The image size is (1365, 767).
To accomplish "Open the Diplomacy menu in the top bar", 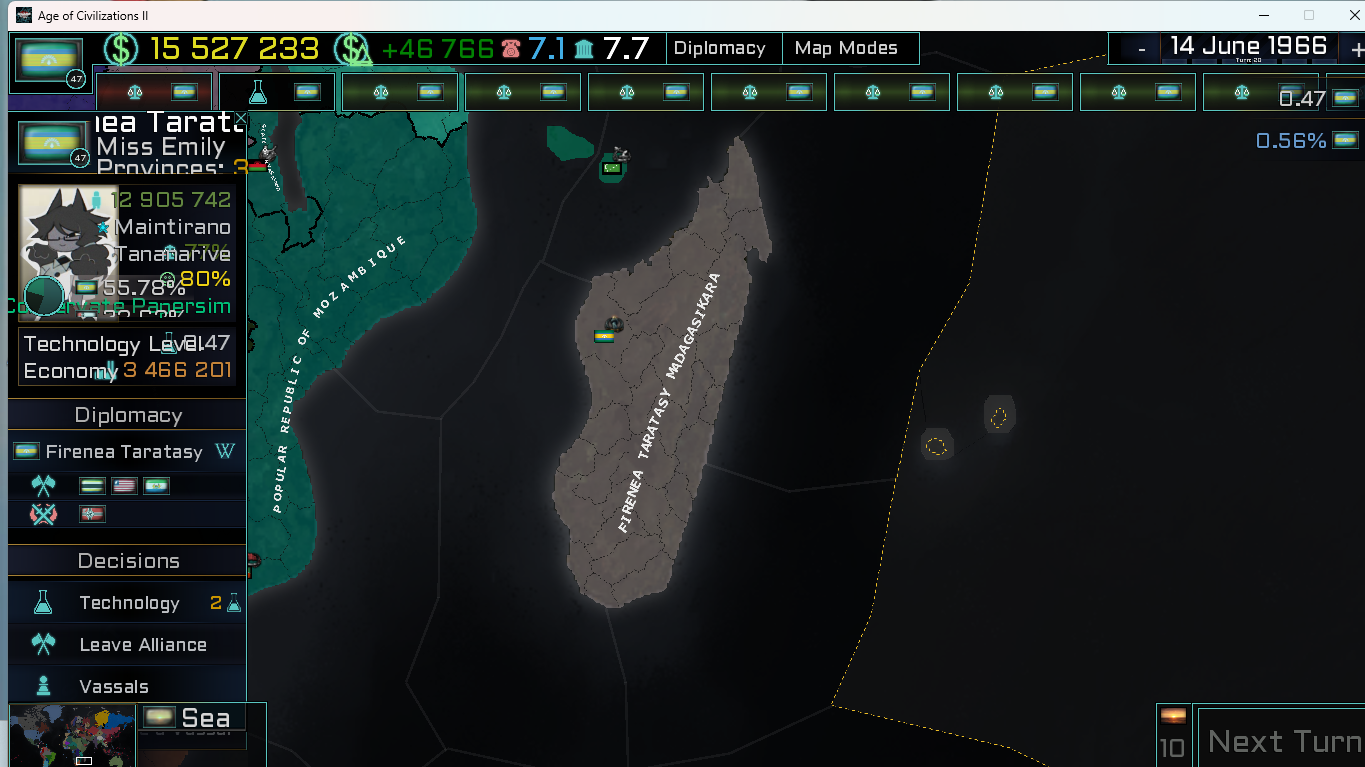I will [x=719, y=48].
